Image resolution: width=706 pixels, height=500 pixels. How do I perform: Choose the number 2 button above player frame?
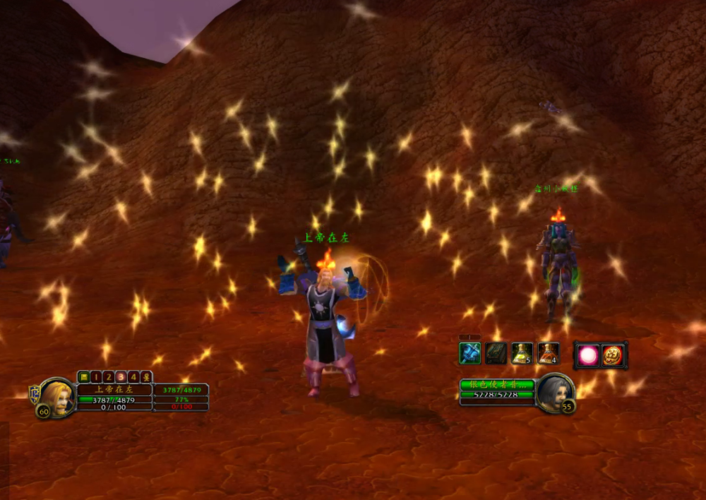point(109,376)
